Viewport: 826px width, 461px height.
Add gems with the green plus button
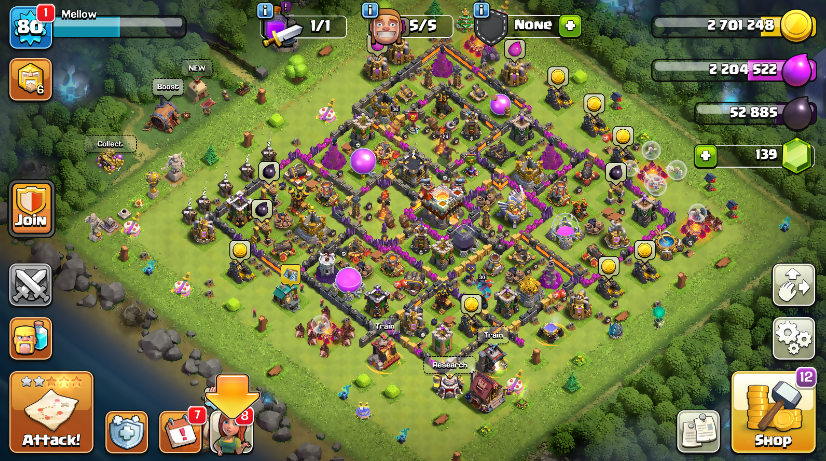click(x=706, y=156)
